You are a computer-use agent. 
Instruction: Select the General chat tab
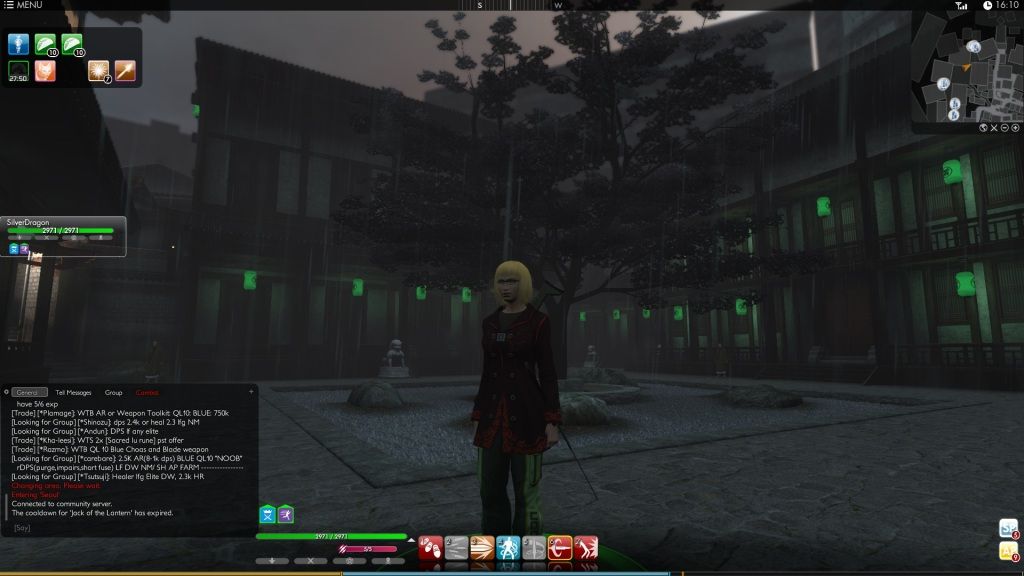click(x=30, y=393)
